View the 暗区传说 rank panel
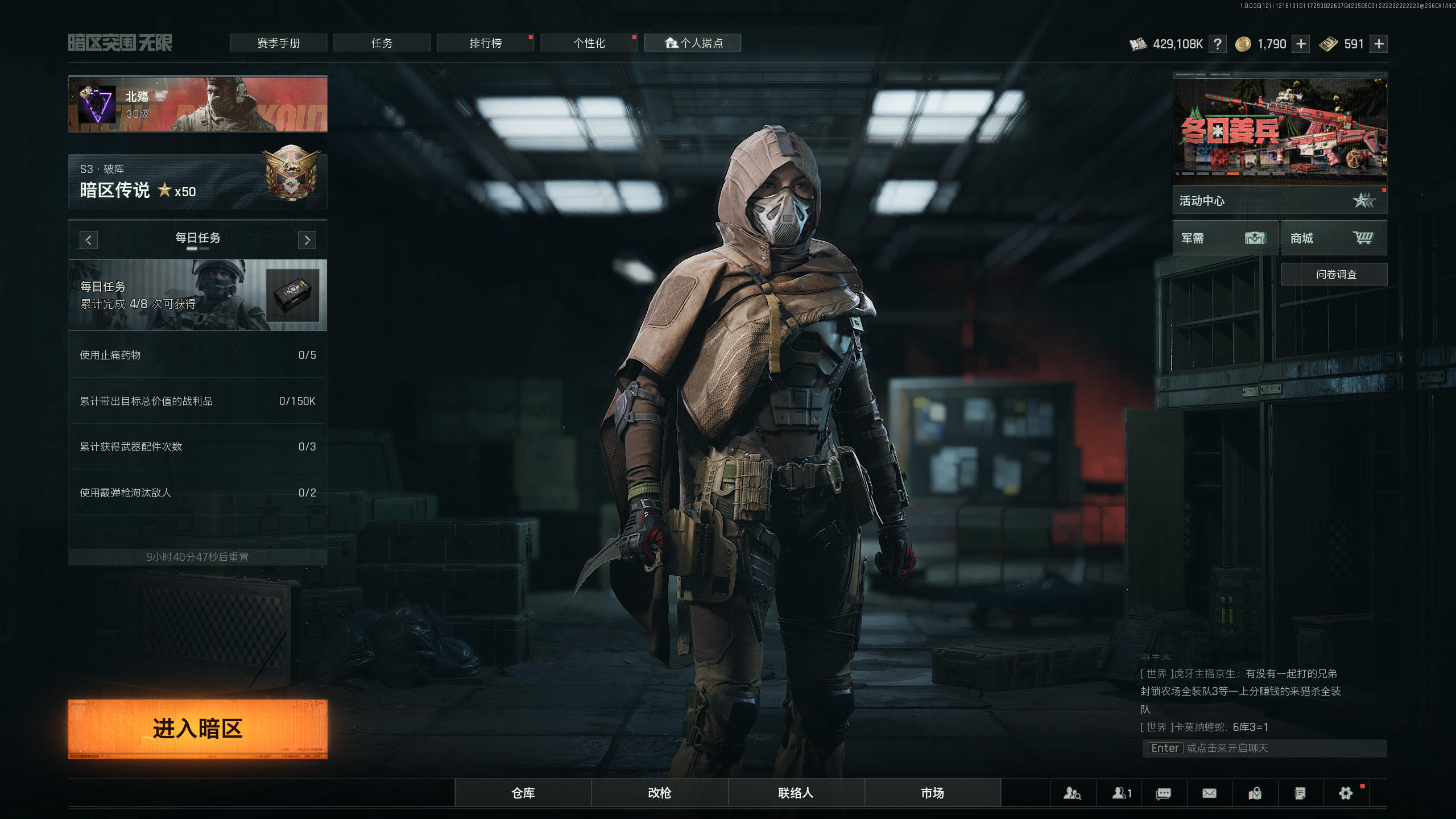Screen dimensions: 1456x819 [x=197, y=182]
